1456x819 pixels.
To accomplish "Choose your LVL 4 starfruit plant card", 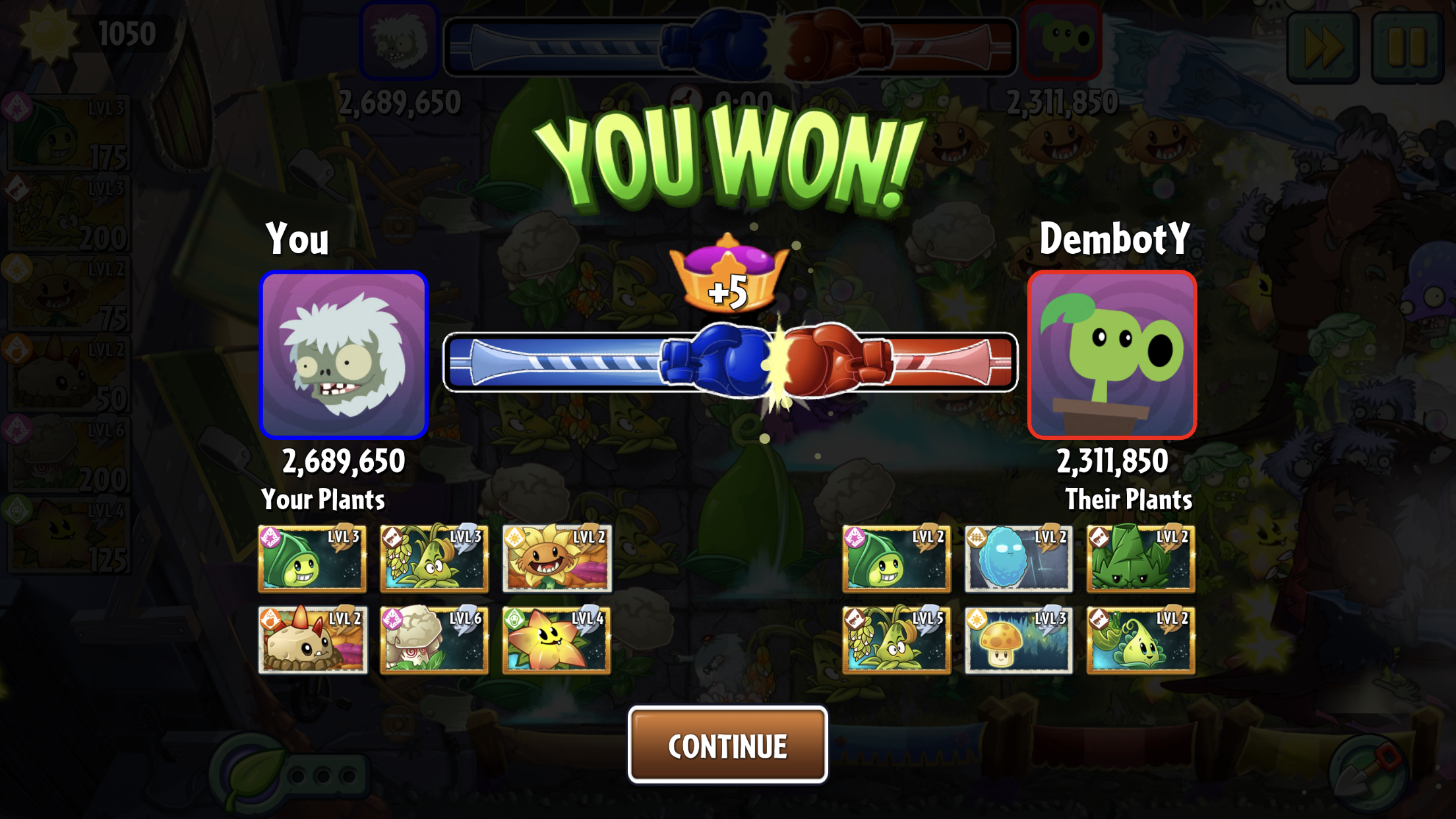I will [x=557, y=640].
